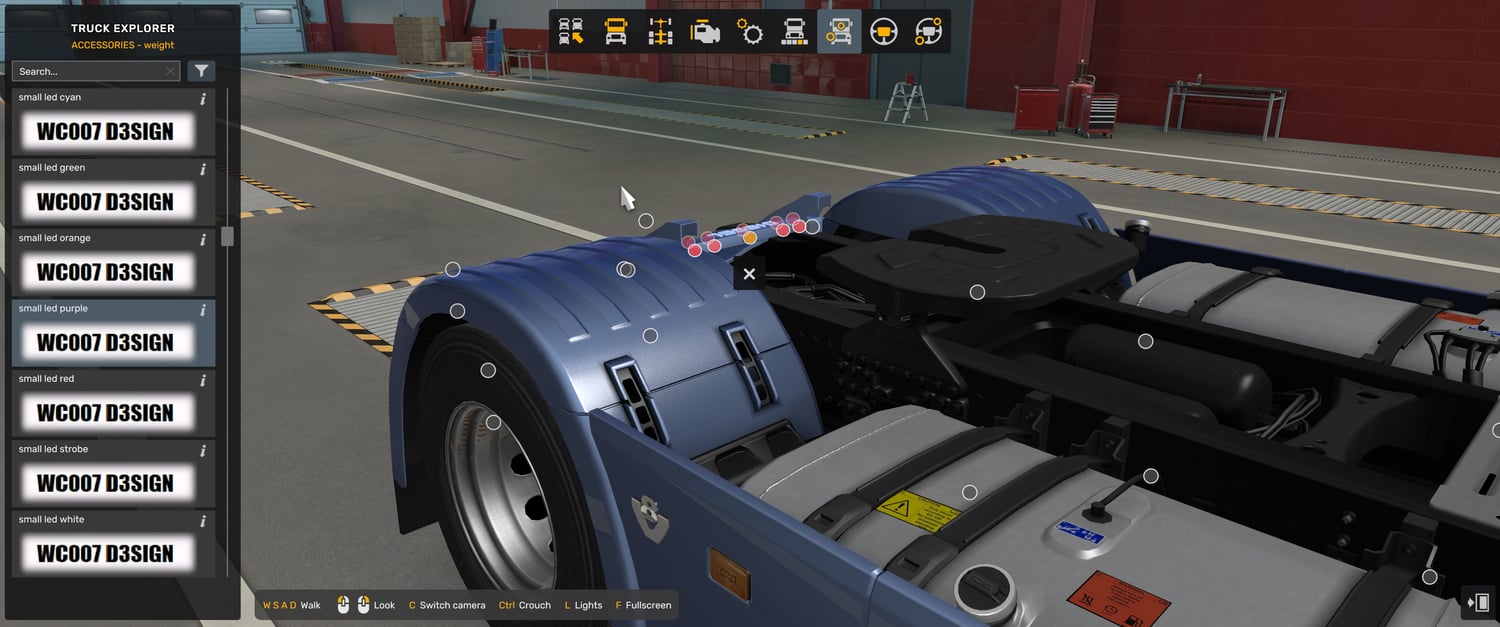Switch to the transmission gears category
Screen dimensions: 1500x627
click(x=750, y=32)
